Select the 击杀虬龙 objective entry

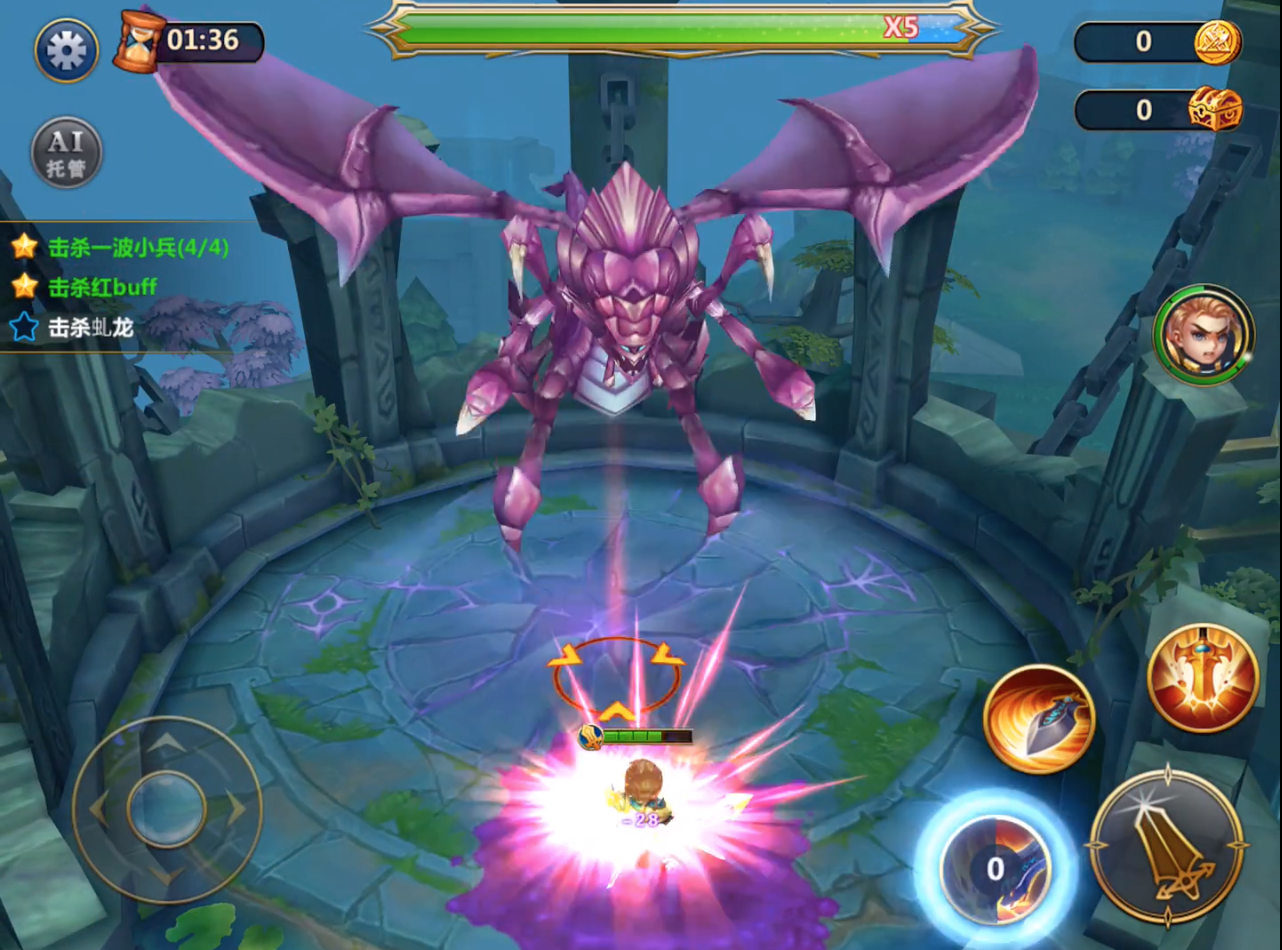point(90,327)
